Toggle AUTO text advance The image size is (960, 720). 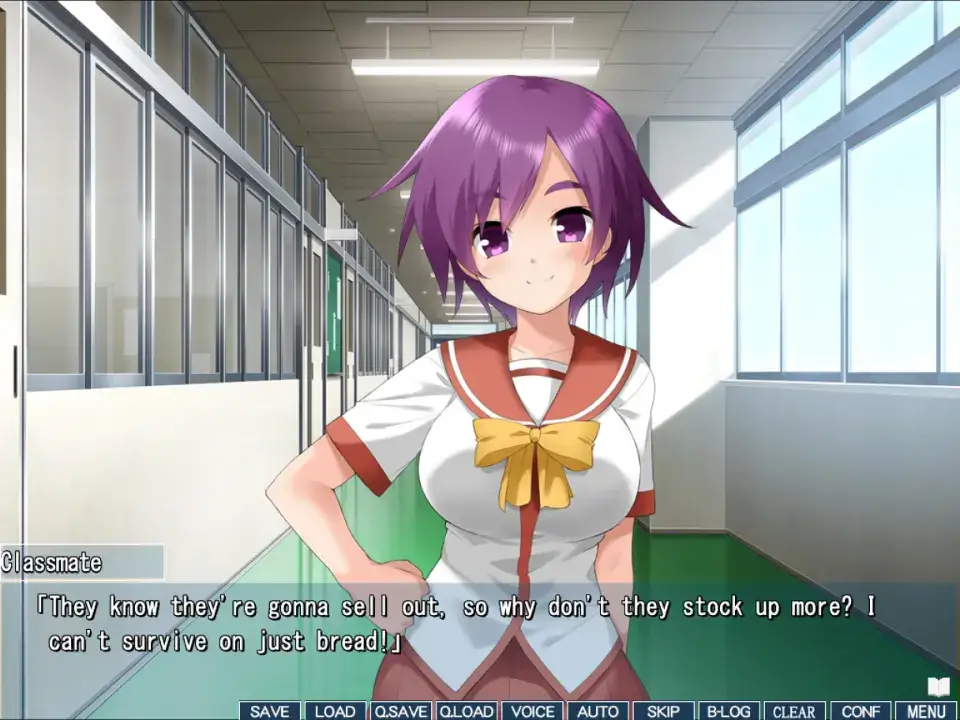(598, 711)
